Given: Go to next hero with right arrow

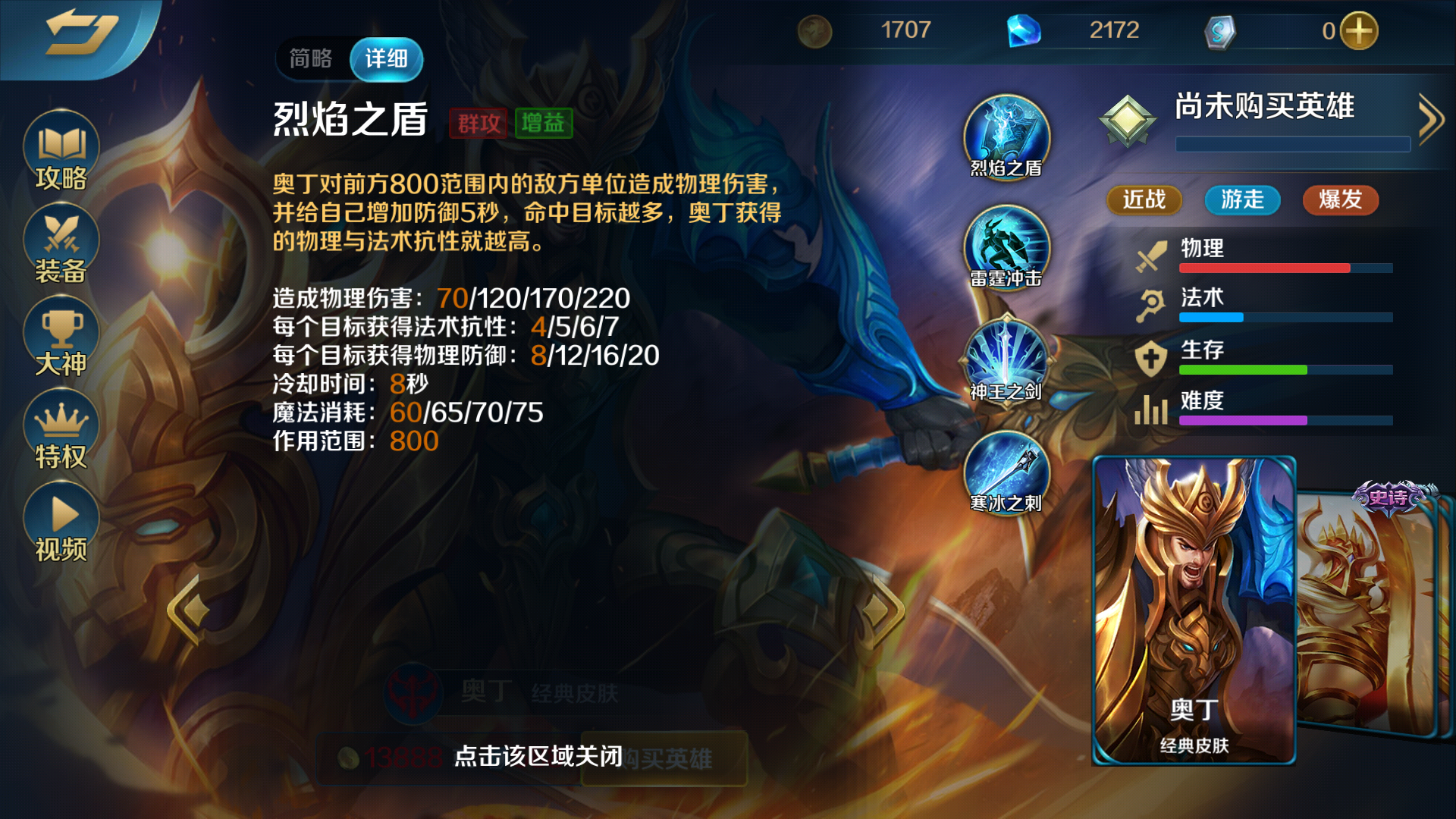Looking at the screenshot, I should [880, 609].
